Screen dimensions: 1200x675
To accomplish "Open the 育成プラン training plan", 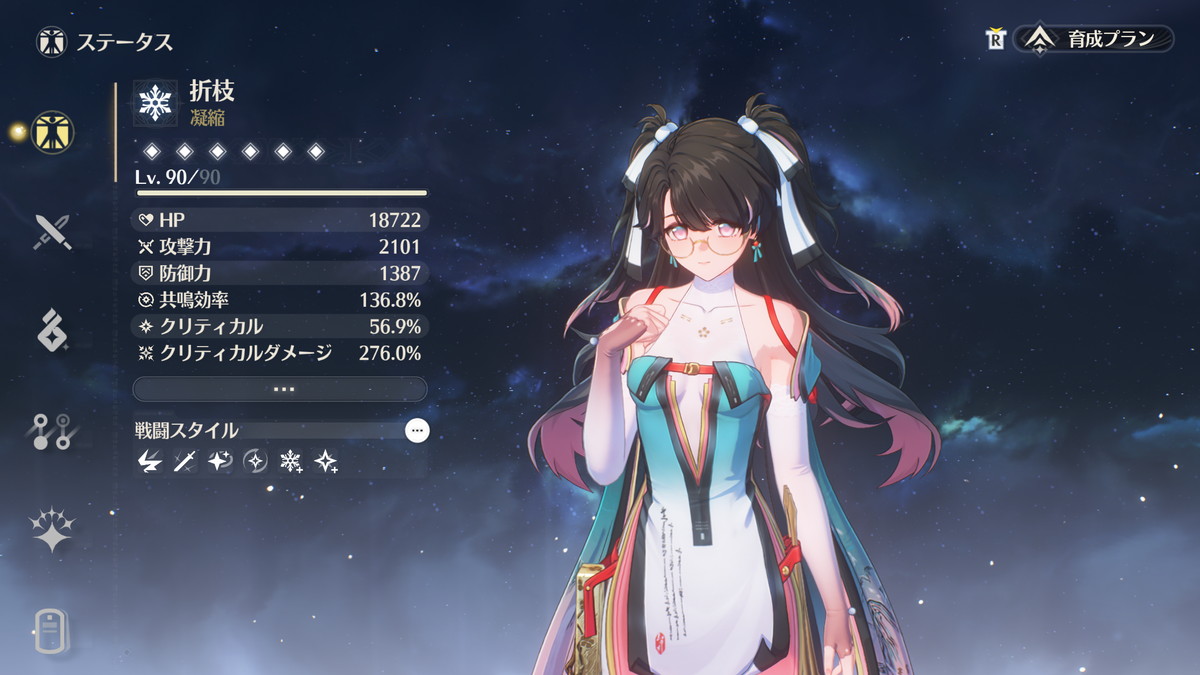I will [1094, 39].
